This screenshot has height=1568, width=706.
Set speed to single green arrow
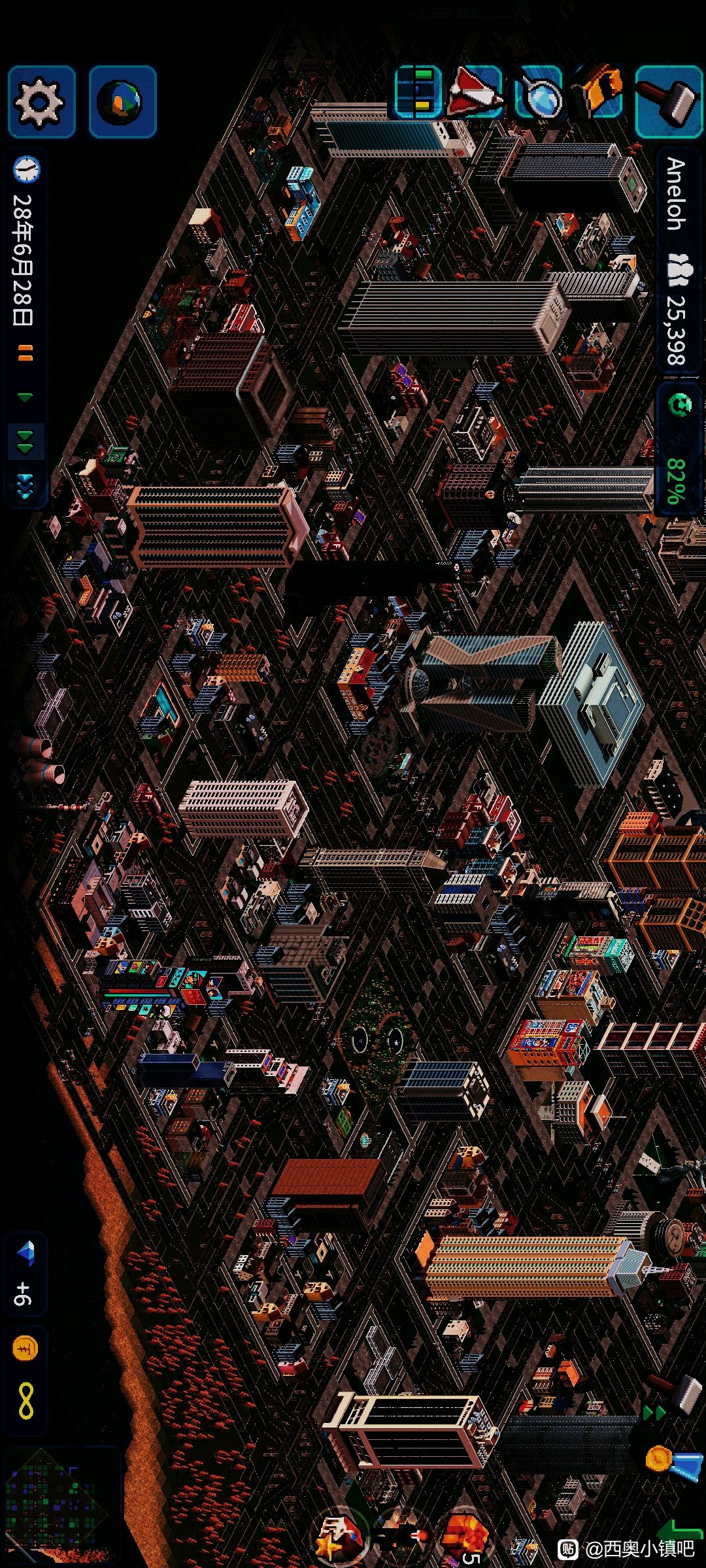(x=25, y=397)
